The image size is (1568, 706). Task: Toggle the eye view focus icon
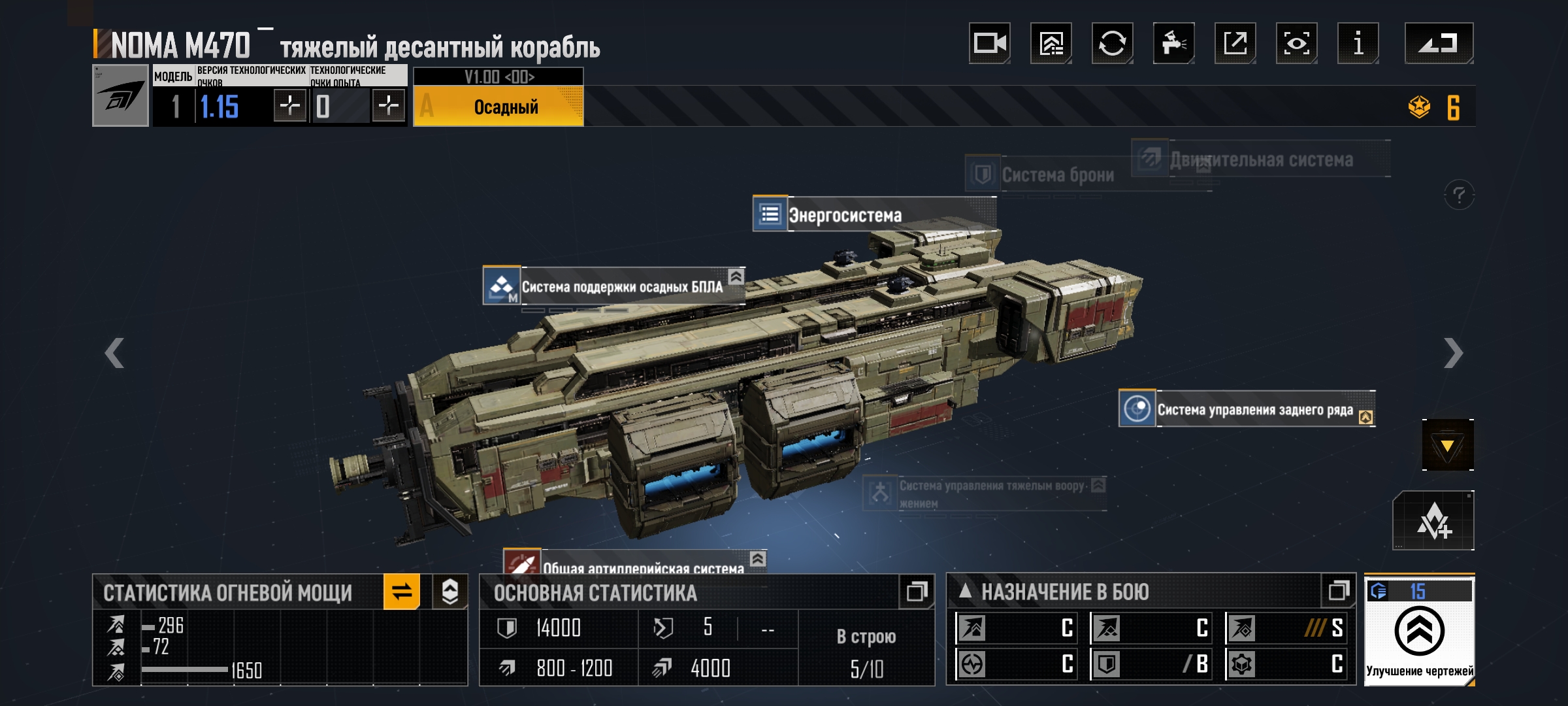[1296, 44]
